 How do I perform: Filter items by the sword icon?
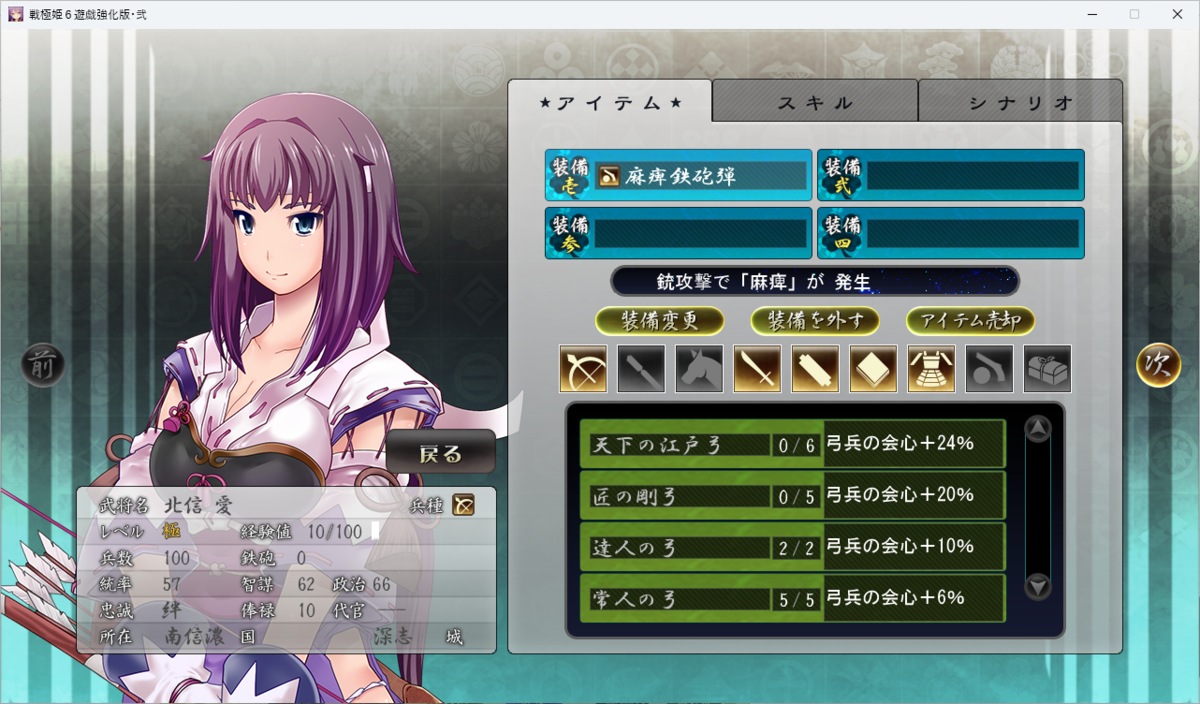click(x=757, y=368)
